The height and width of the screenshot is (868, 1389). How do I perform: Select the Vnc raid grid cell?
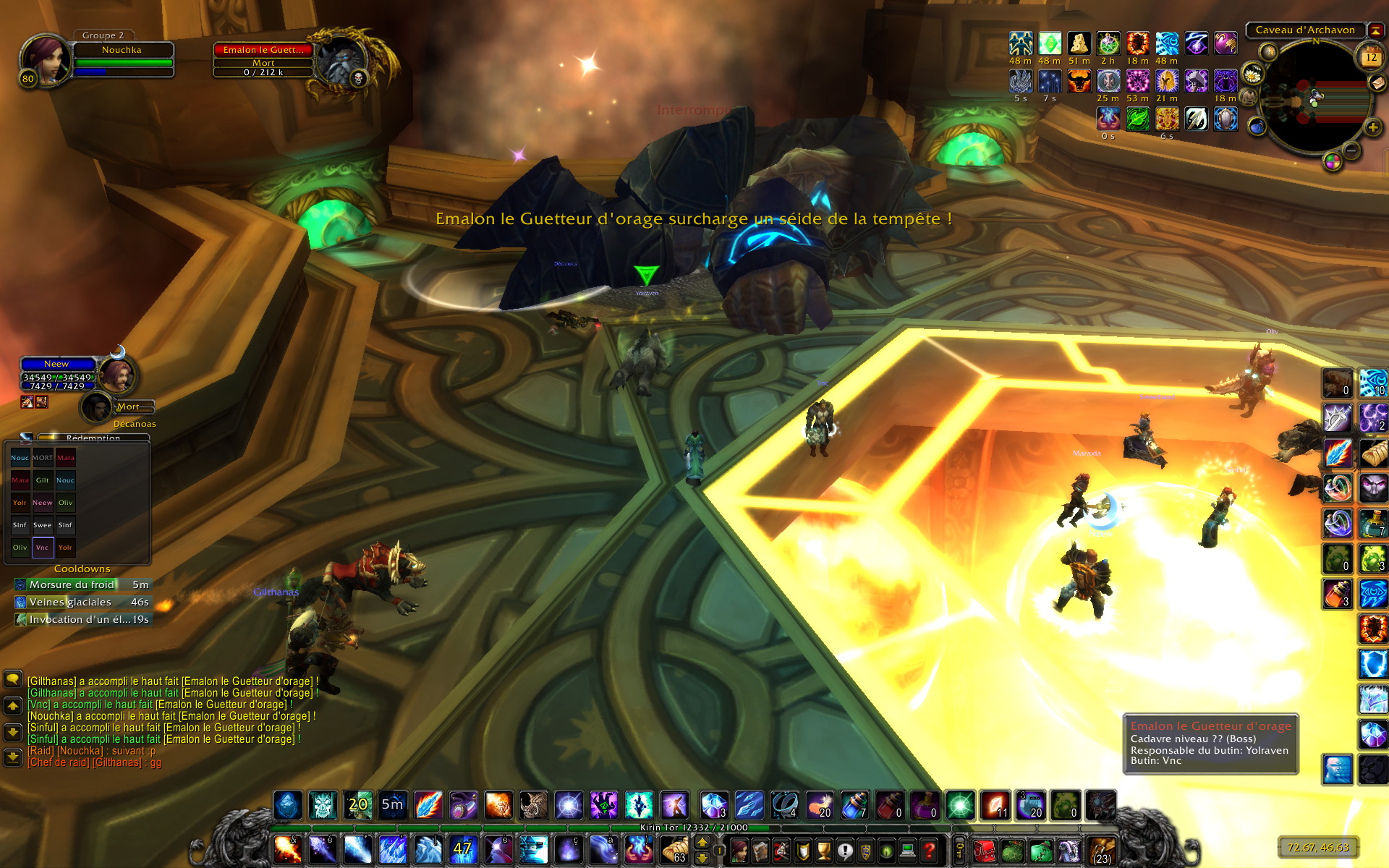click(43, 548)
